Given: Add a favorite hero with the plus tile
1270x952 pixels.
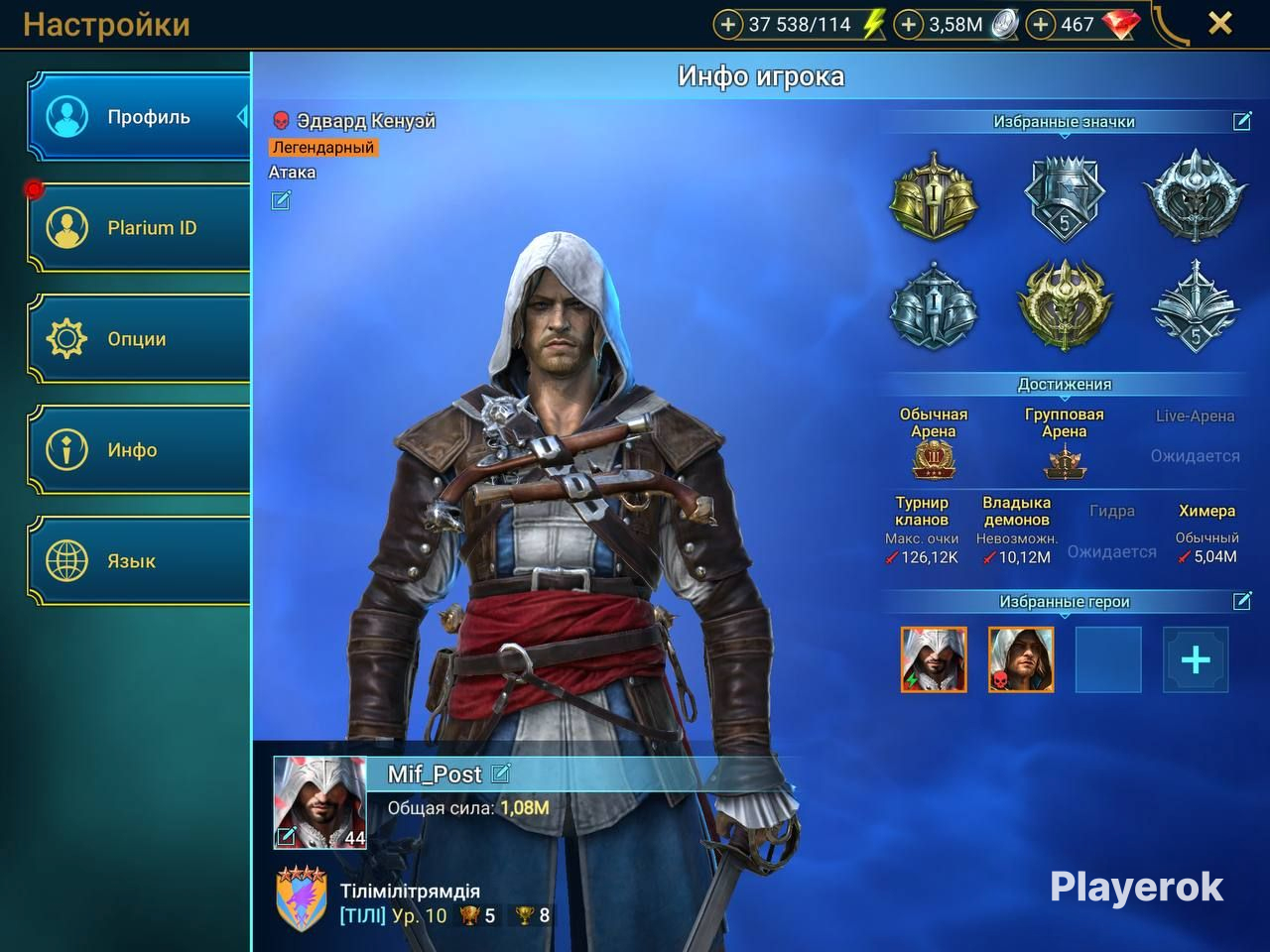Looking at the screenshot, I should coord(1196,659).
